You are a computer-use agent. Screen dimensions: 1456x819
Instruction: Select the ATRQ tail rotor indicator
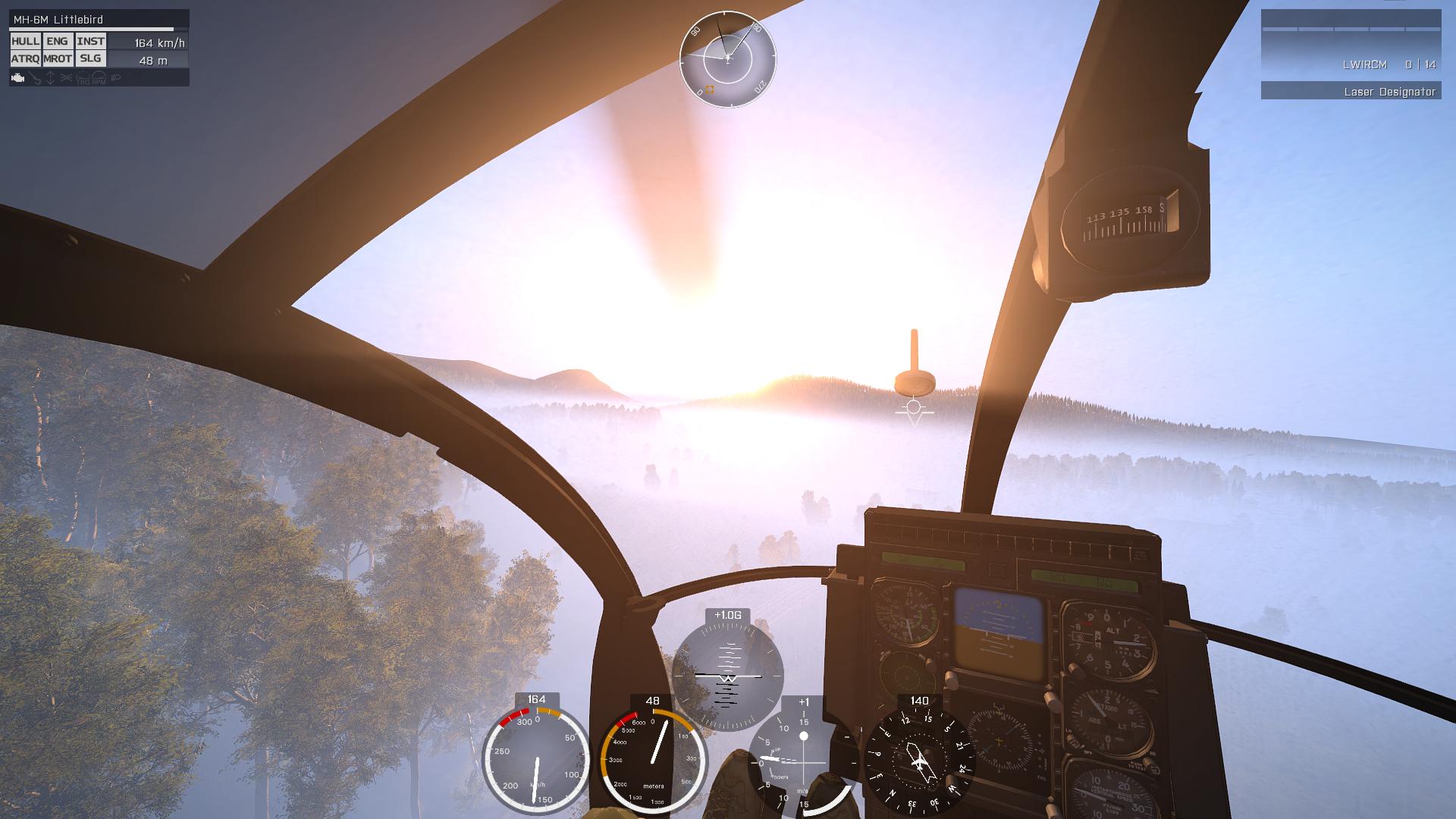25,58
